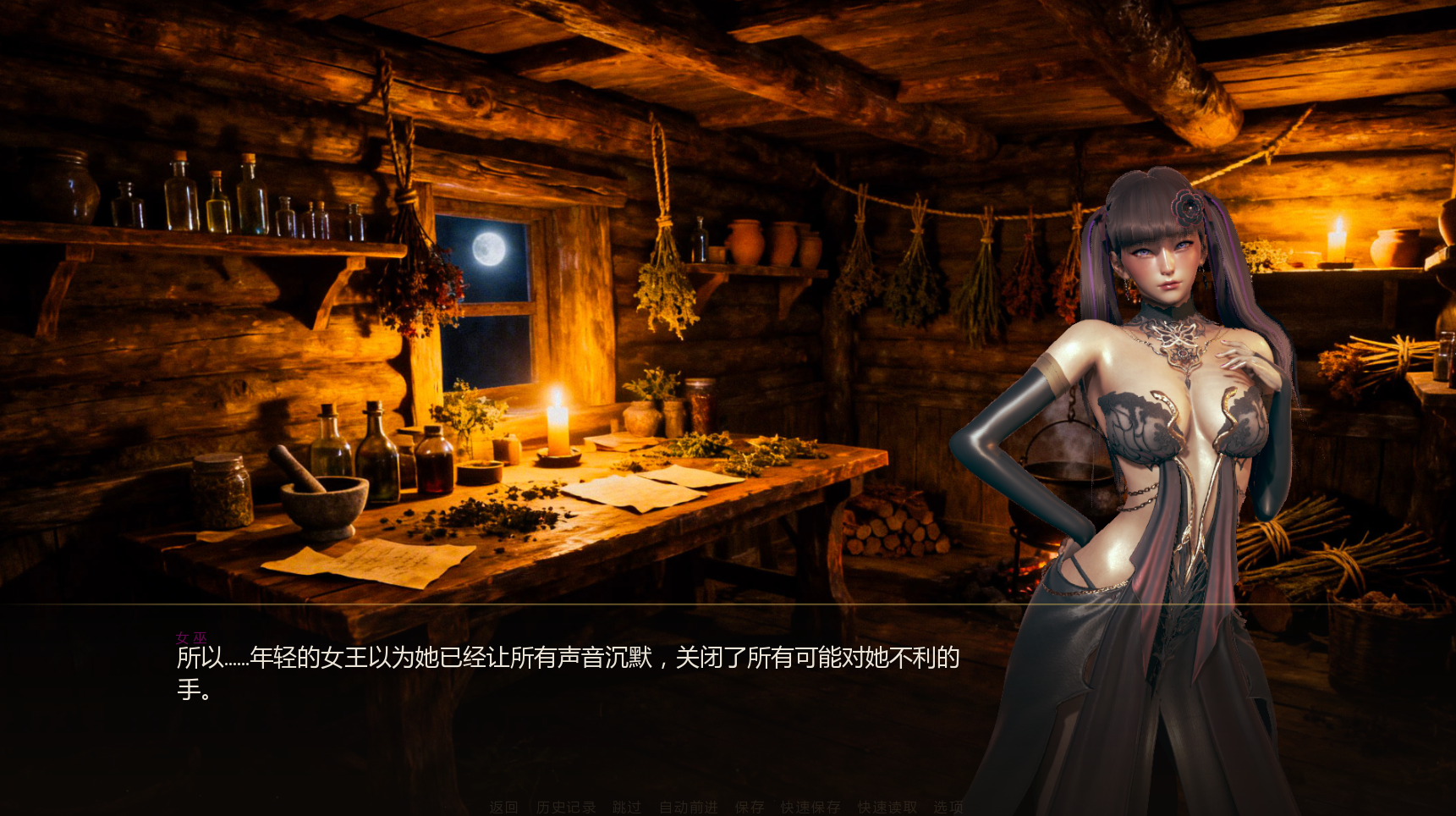
Task: Open the 保存 save menu
Action: click(749, 808)
